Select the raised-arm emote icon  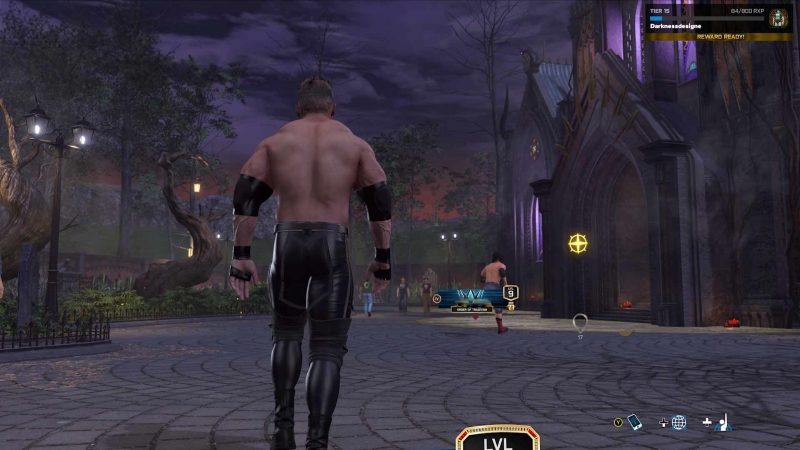[x=724, y=422]
